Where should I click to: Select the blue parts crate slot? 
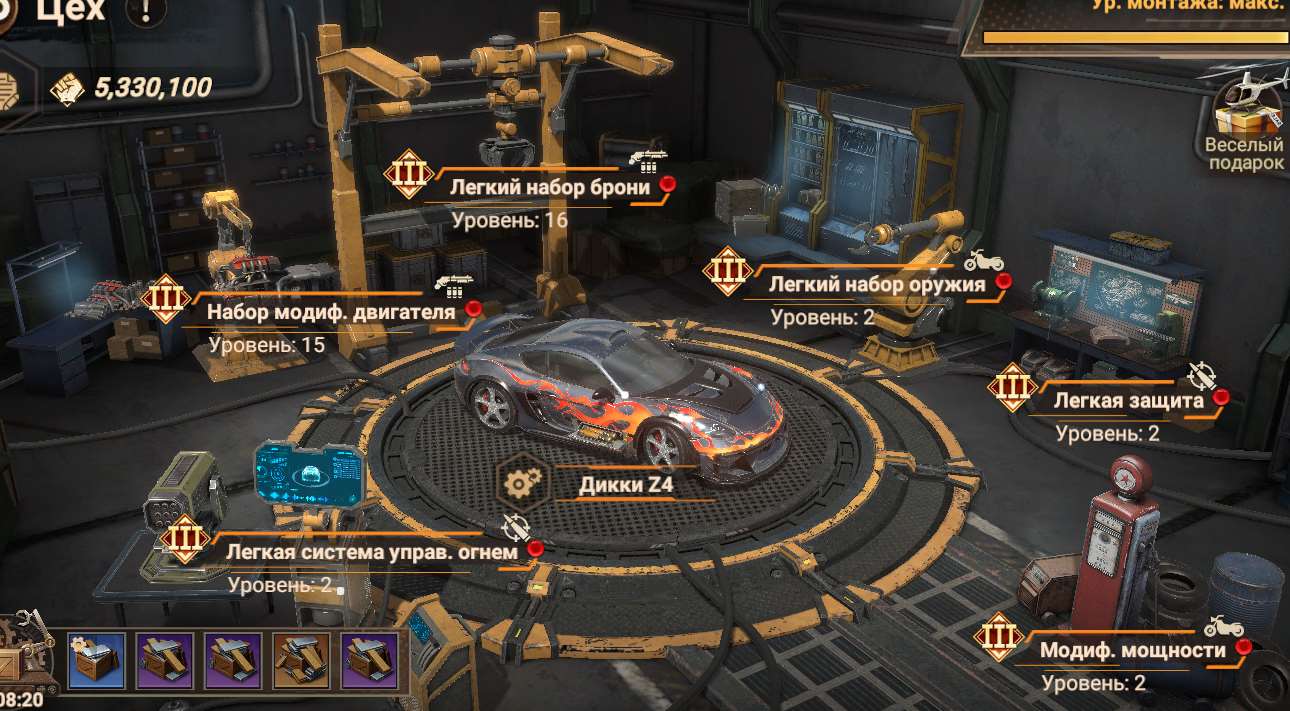click(96, 661)
